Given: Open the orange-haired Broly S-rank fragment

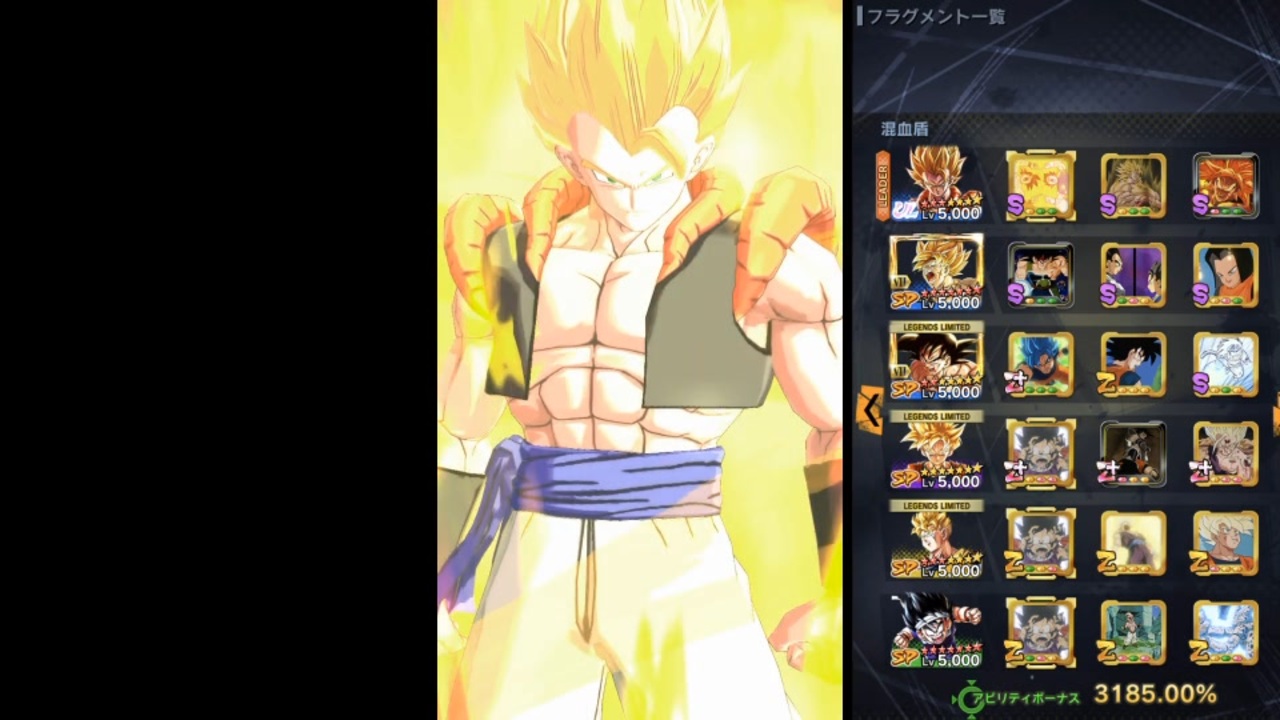Looking at the screenshot, I should coord(1226,185).
